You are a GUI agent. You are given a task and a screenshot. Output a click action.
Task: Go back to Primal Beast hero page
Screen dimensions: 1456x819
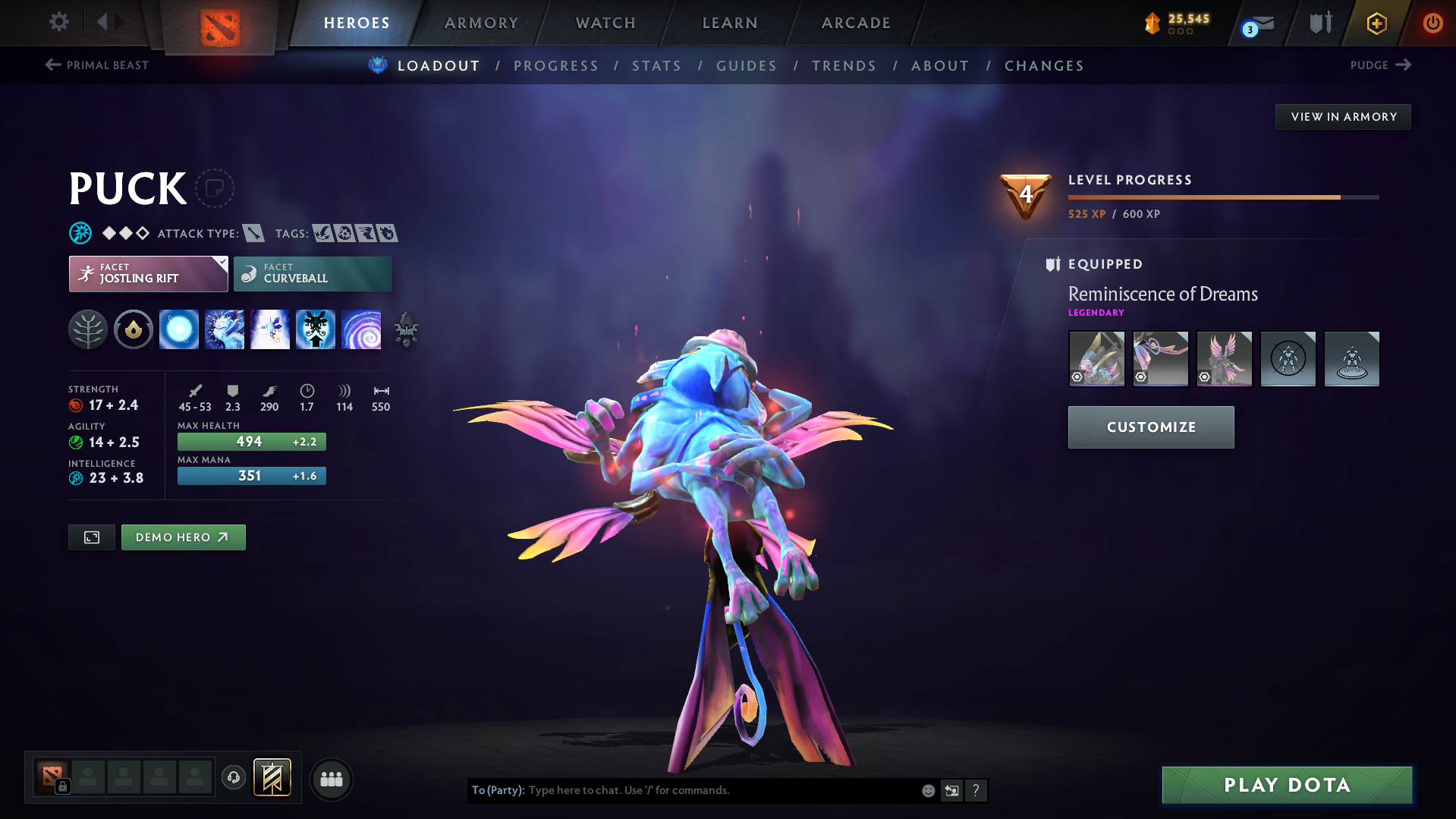[x=96, y=65]
